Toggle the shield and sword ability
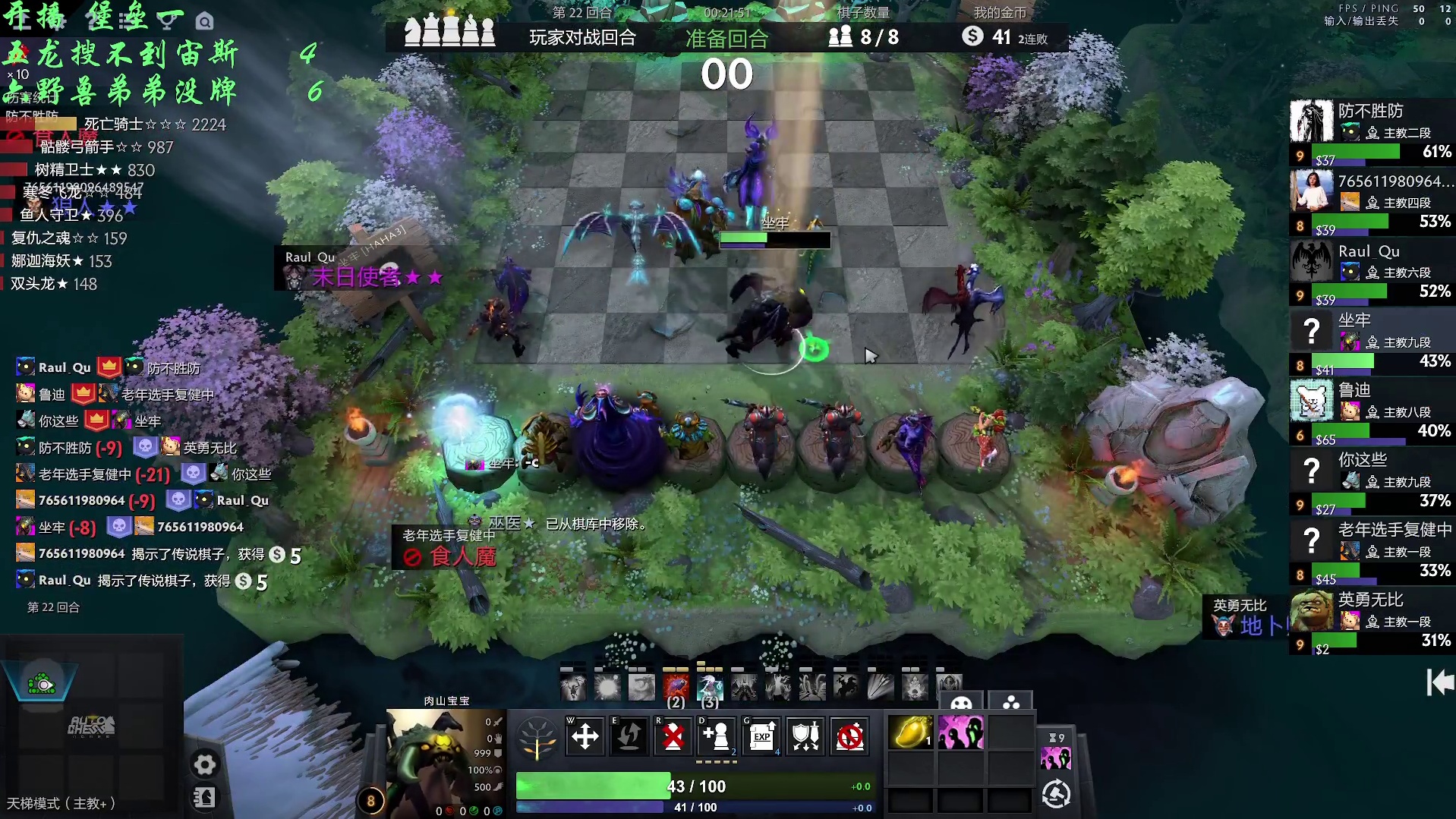Image resolution: width=1456 pixels, height=819 pixels. click(805, 736)
